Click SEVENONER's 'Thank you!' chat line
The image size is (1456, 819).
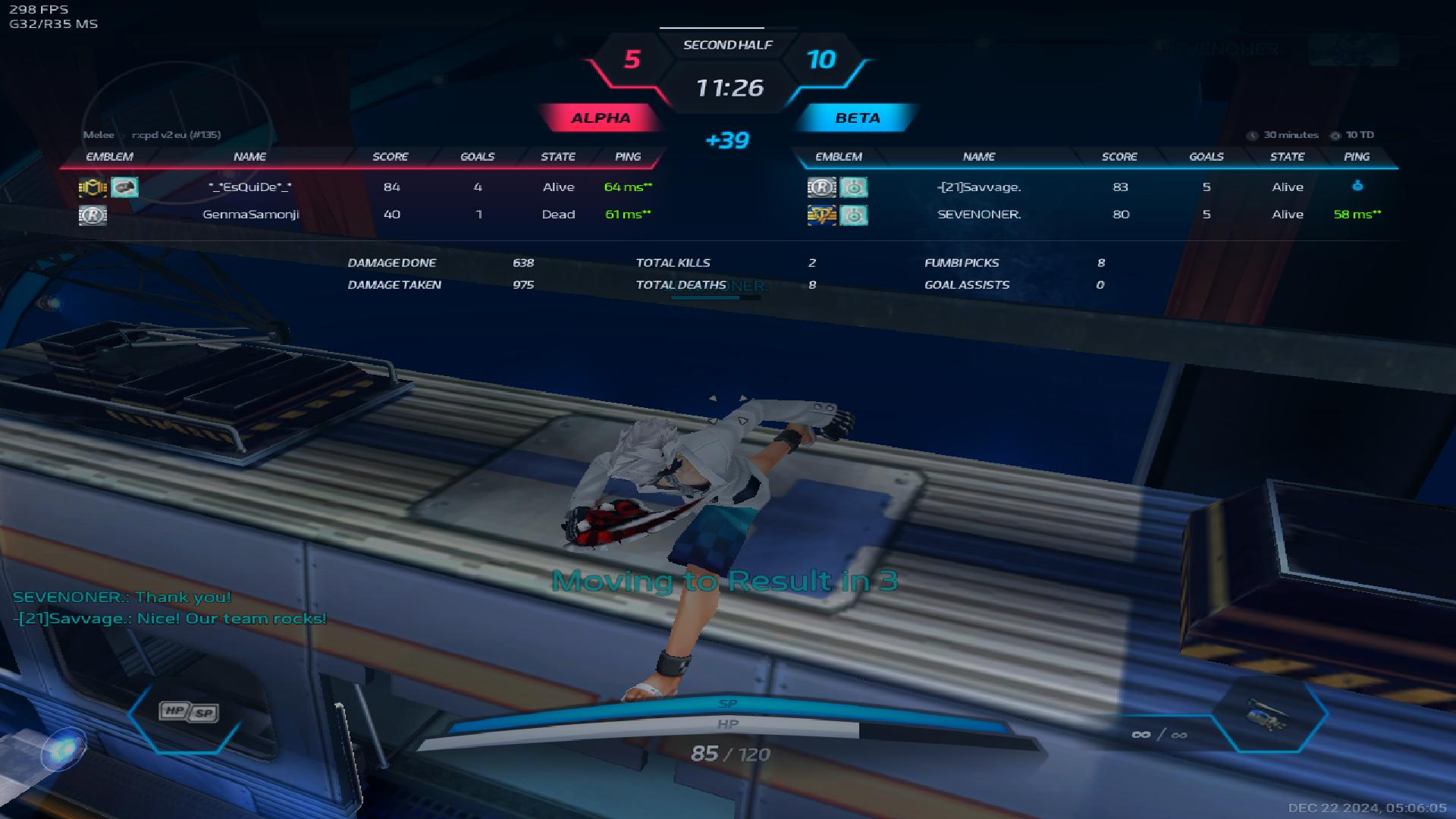point(122,598)
